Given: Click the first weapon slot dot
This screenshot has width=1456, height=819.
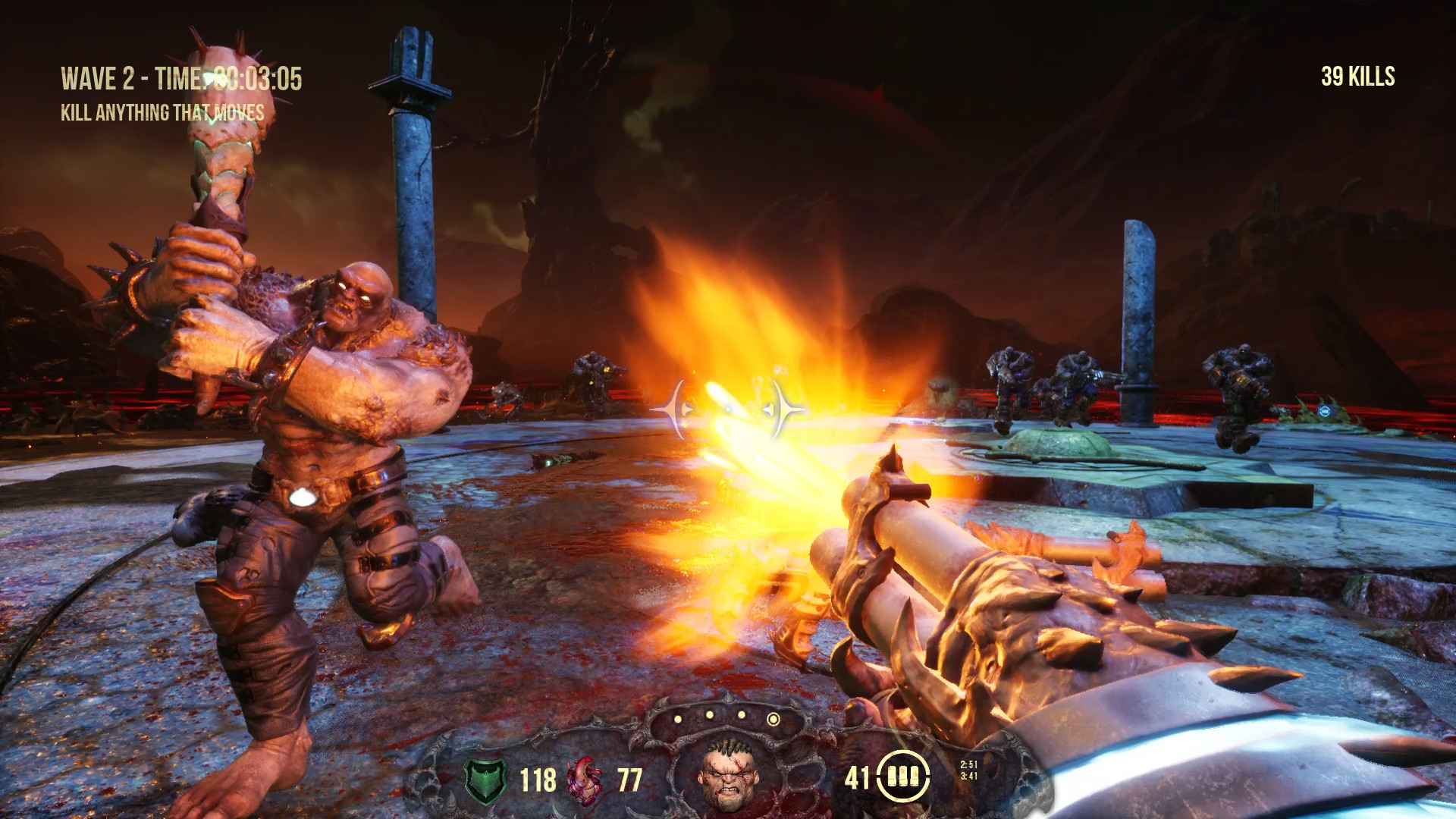Looking at the screenshot, I should pyautogui.click(x=677, y=719).
